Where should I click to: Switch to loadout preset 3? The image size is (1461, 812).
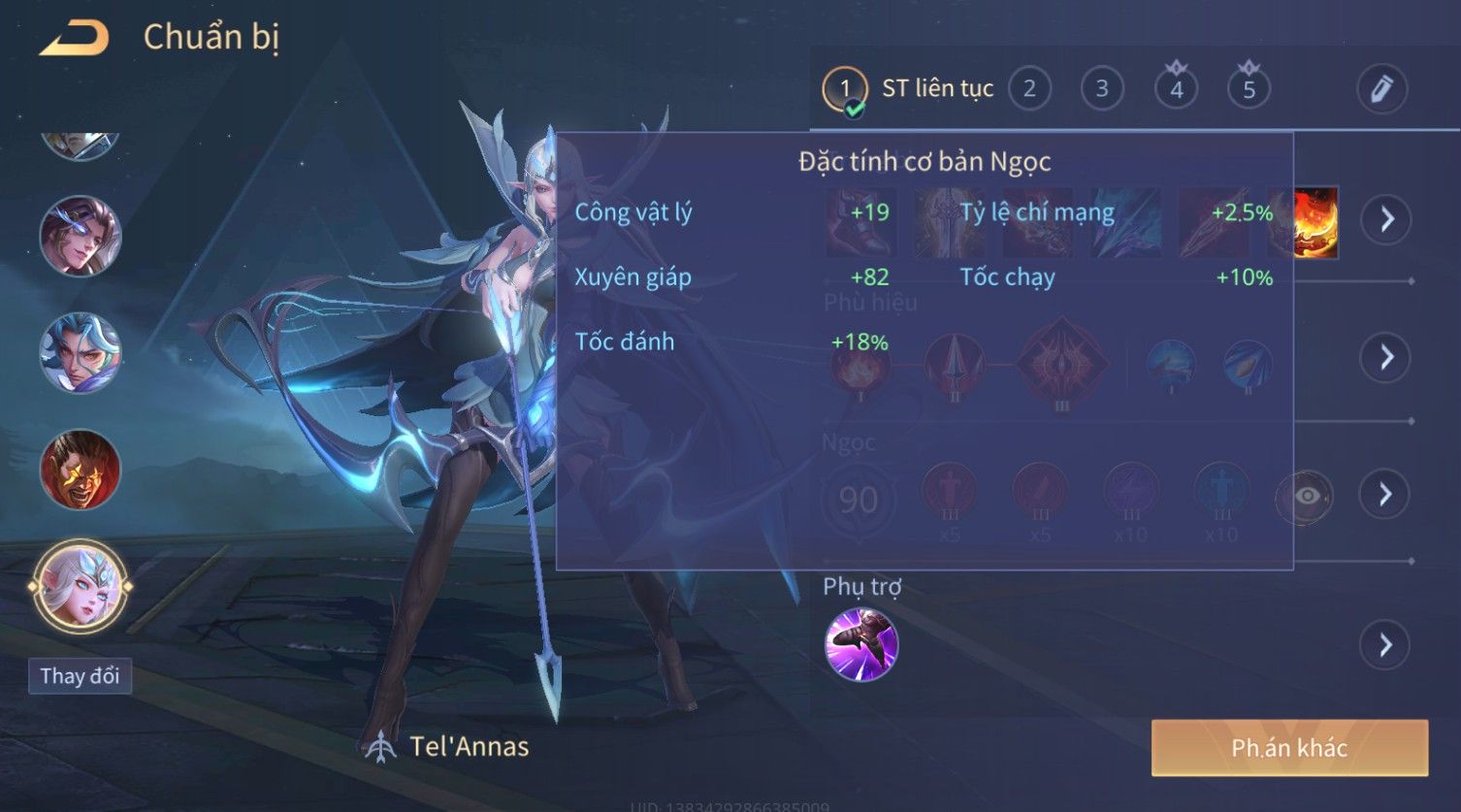pos(1102,89)
